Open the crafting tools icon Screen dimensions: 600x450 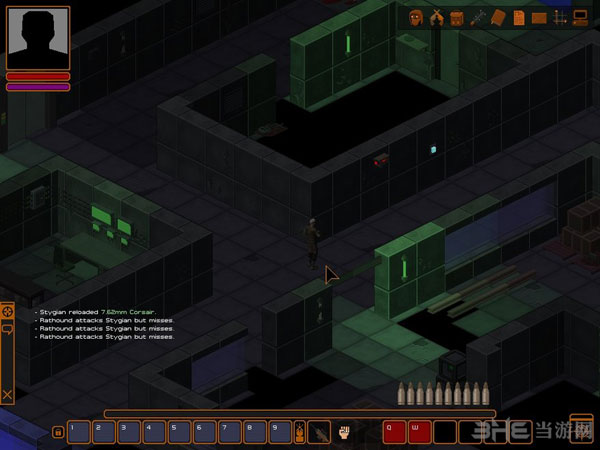[x=477, y=17]
